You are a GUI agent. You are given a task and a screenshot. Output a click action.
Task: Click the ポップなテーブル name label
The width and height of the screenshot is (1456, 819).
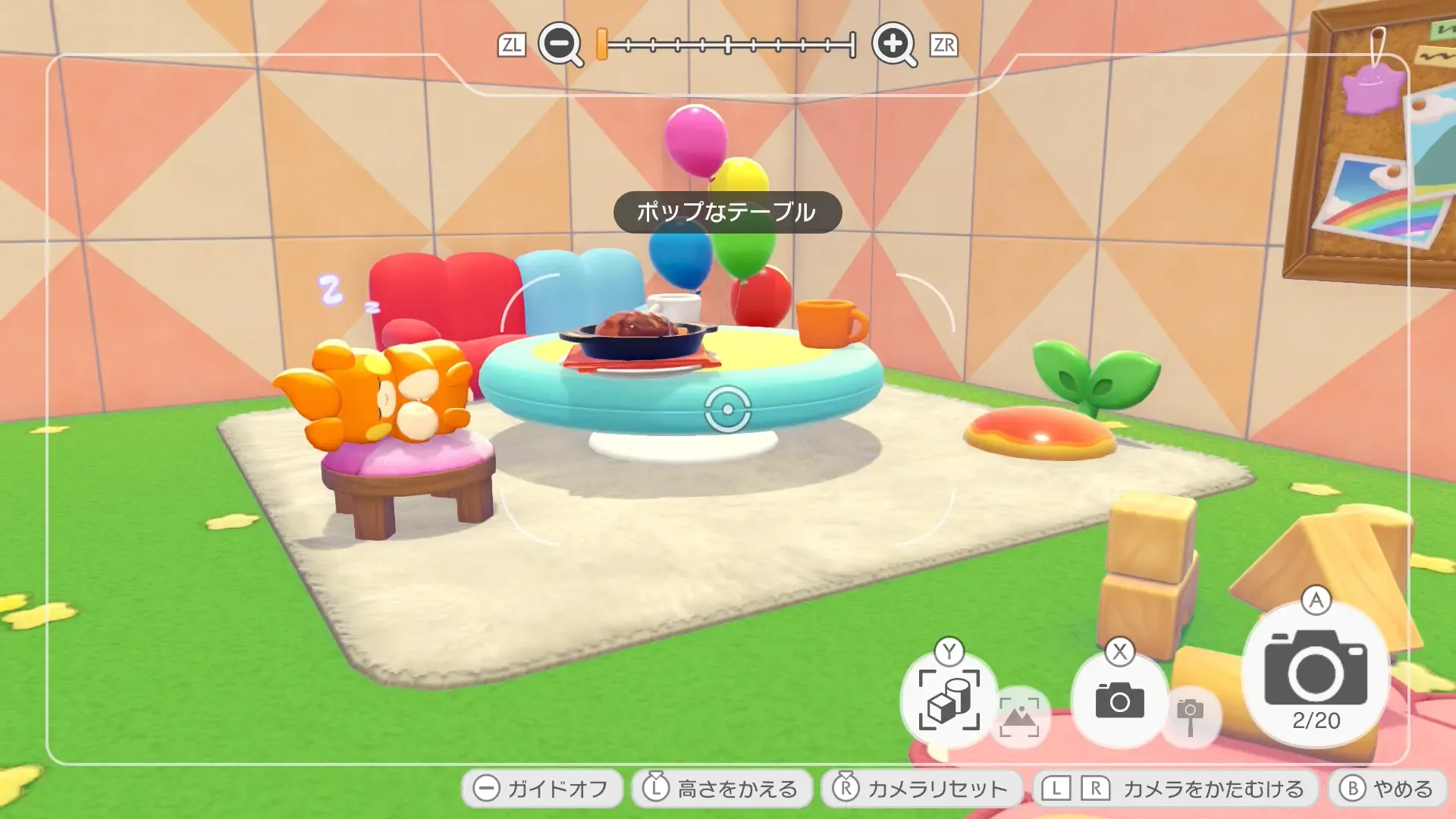pyautogui.click(x=727, y=213)
